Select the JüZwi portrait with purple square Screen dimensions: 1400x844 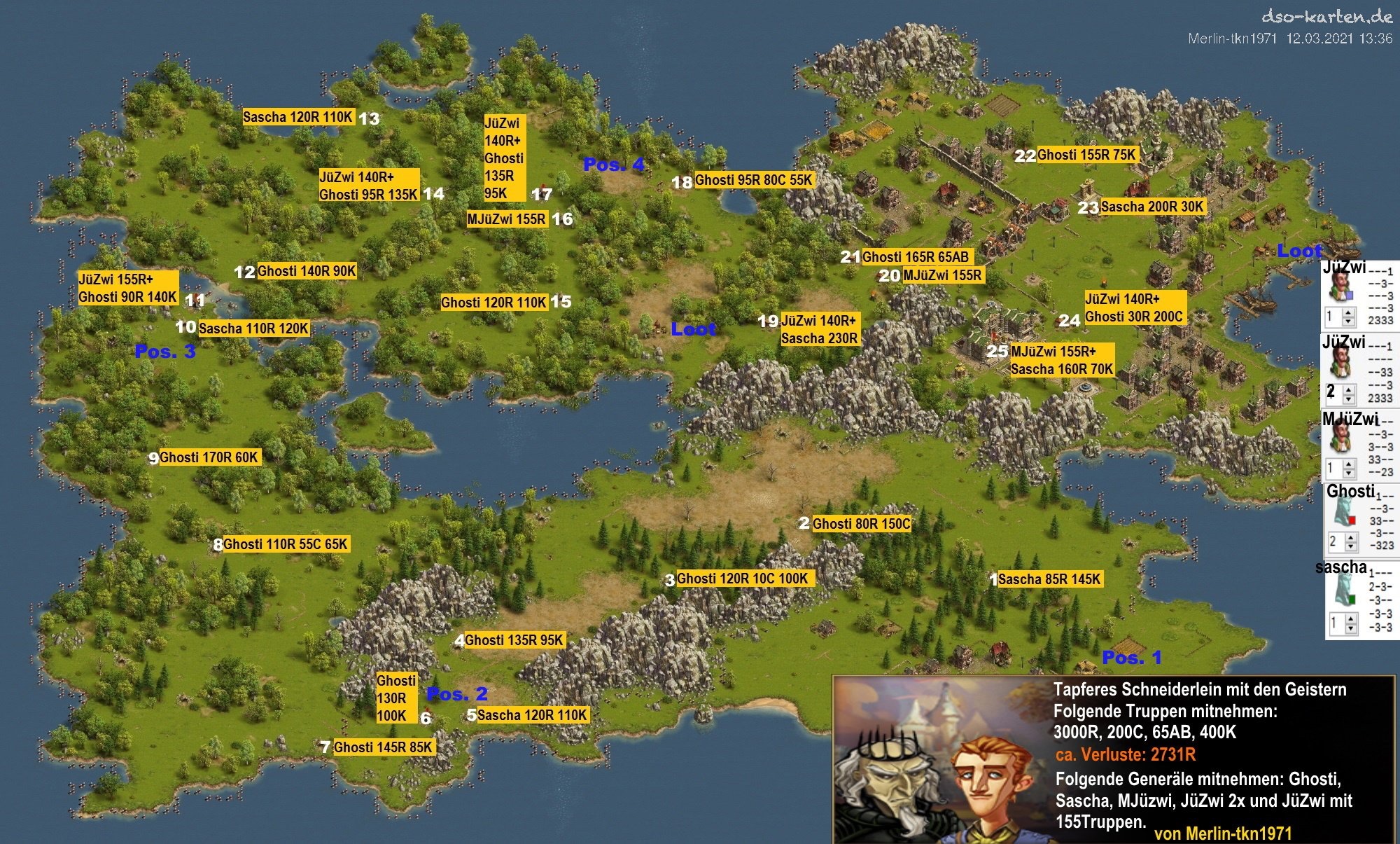click(1340, 287)
